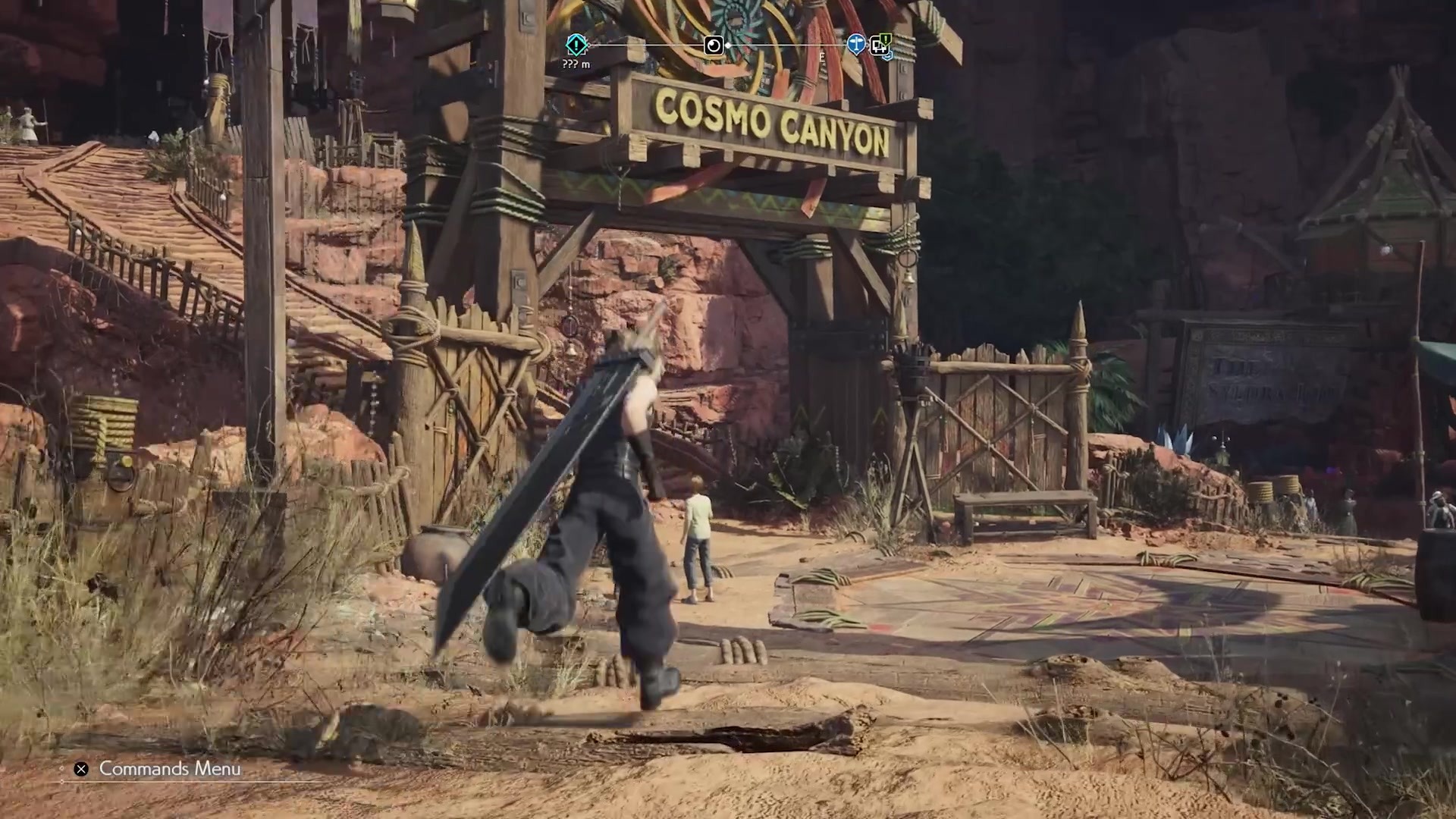1456x819 pixels.
Task: Click the black eye icon on the compass
Action: (x=714, y=45)
